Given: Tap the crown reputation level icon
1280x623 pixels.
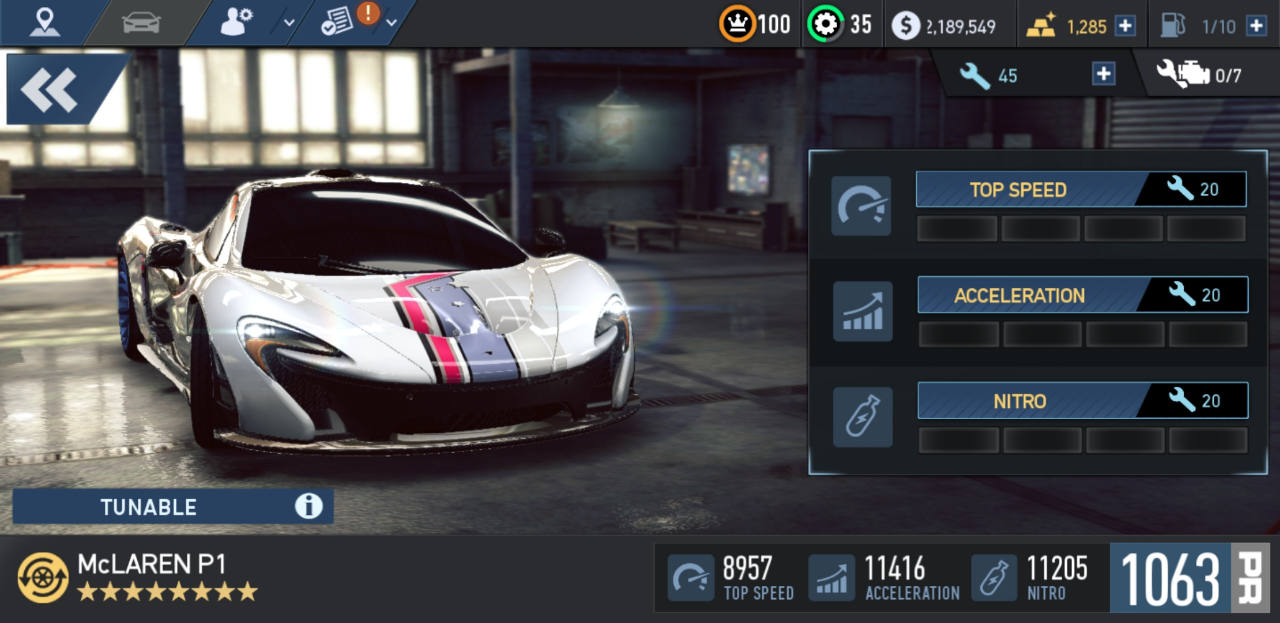Looking at the screenshot, I should (x=737, y=25).
